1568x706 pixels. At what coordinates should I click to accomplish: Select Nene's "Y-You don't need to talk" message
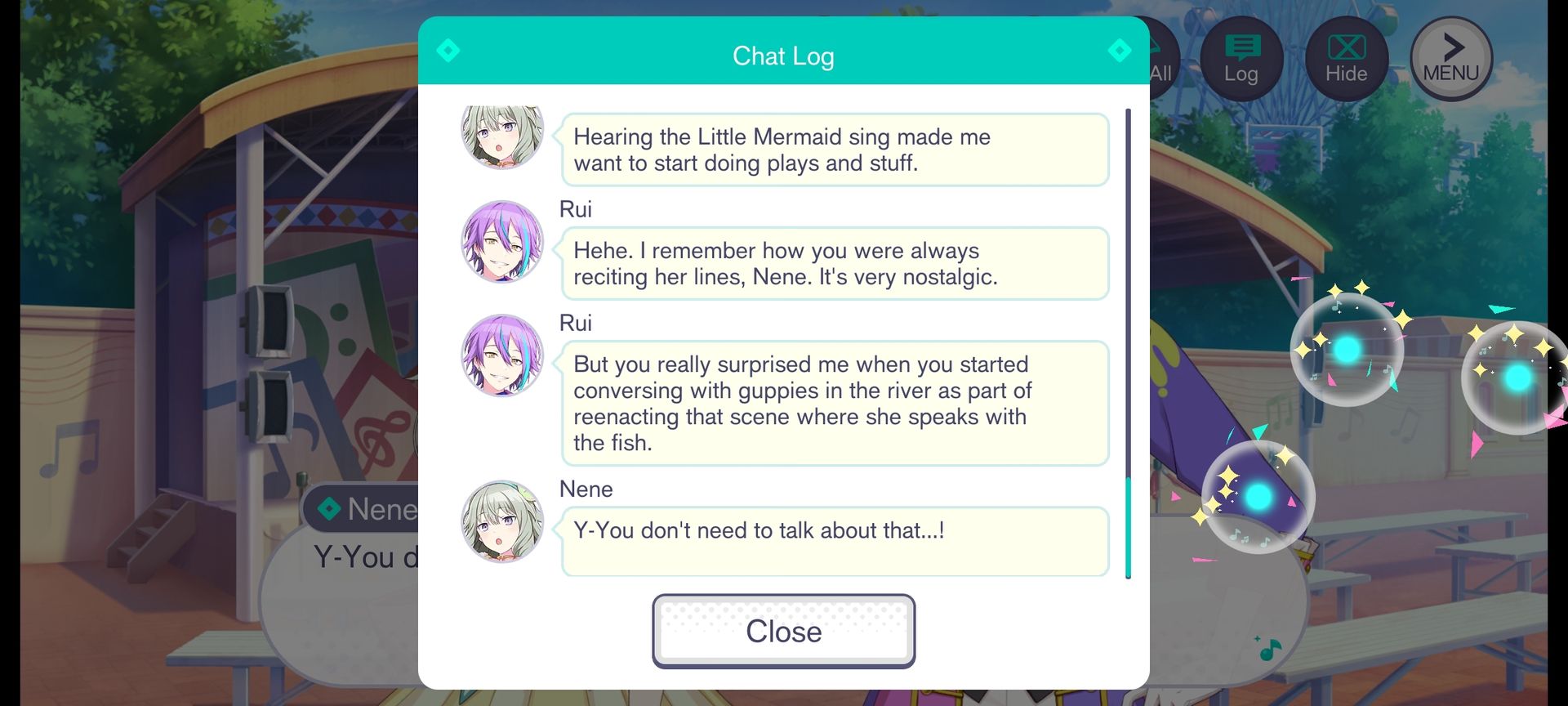[834, 541]
